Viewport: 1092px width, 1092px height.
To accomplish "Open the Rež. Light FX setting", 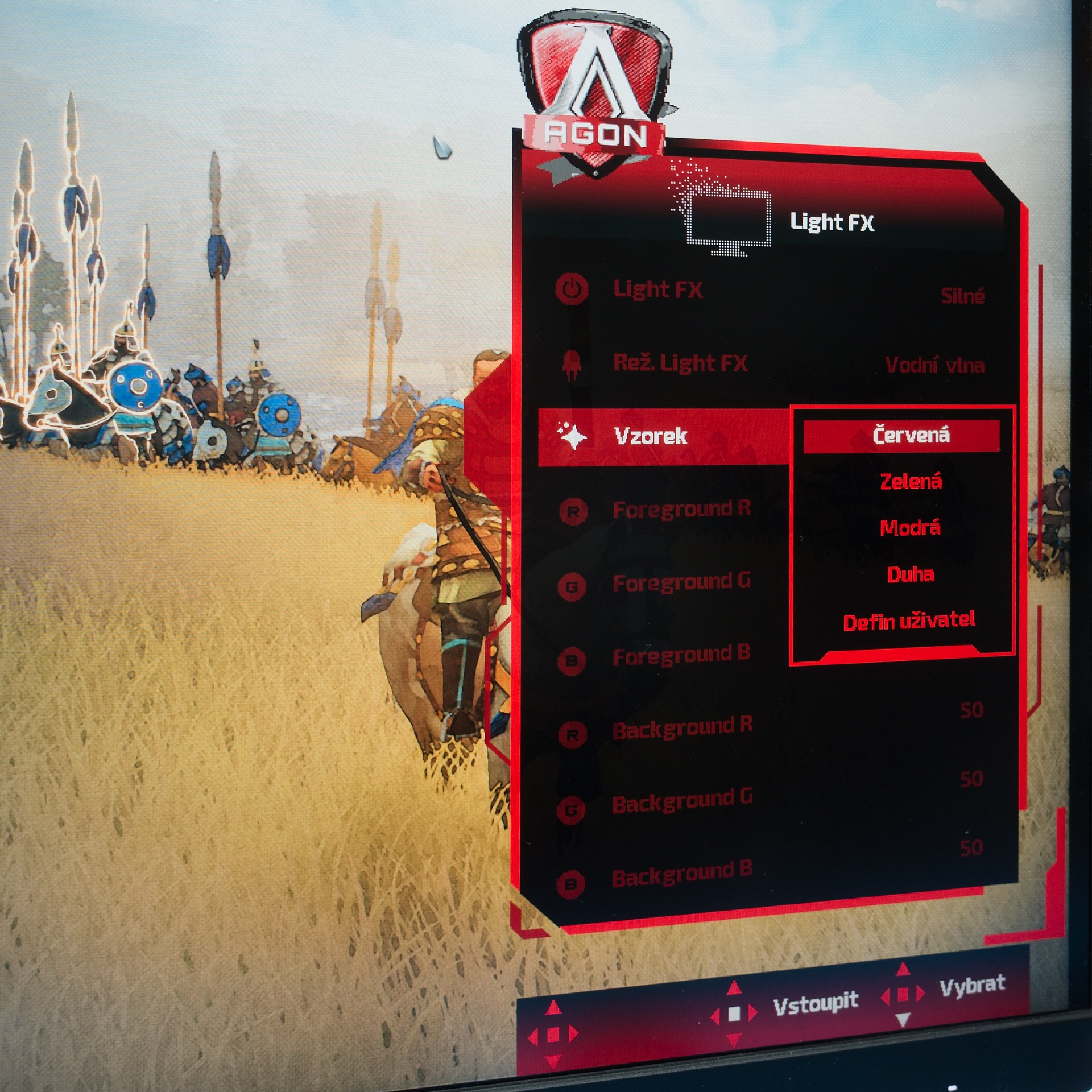I will pyautogui.click(x=680, y=363).
